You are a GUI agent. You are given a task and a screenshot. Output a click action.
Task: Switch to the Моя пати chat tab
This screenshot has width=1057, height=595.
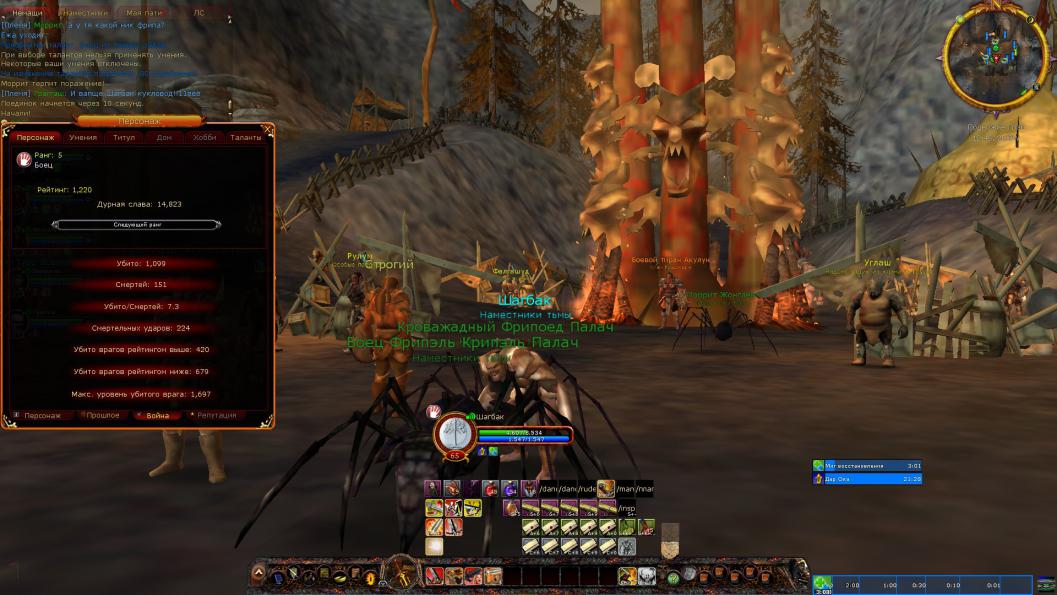point(145,13)
